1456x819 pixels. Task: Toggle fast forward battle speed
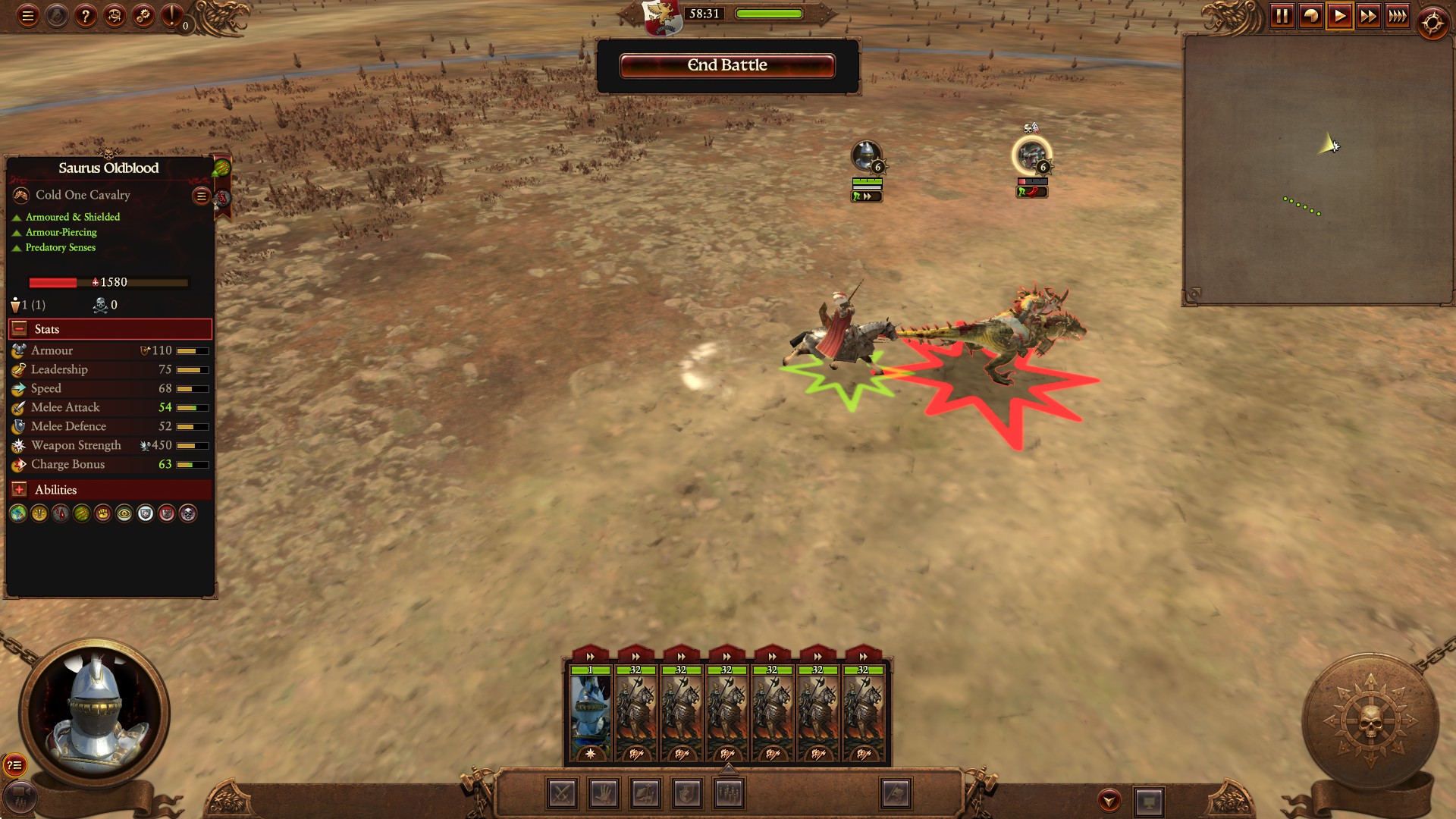click(x=1369, y=15)
